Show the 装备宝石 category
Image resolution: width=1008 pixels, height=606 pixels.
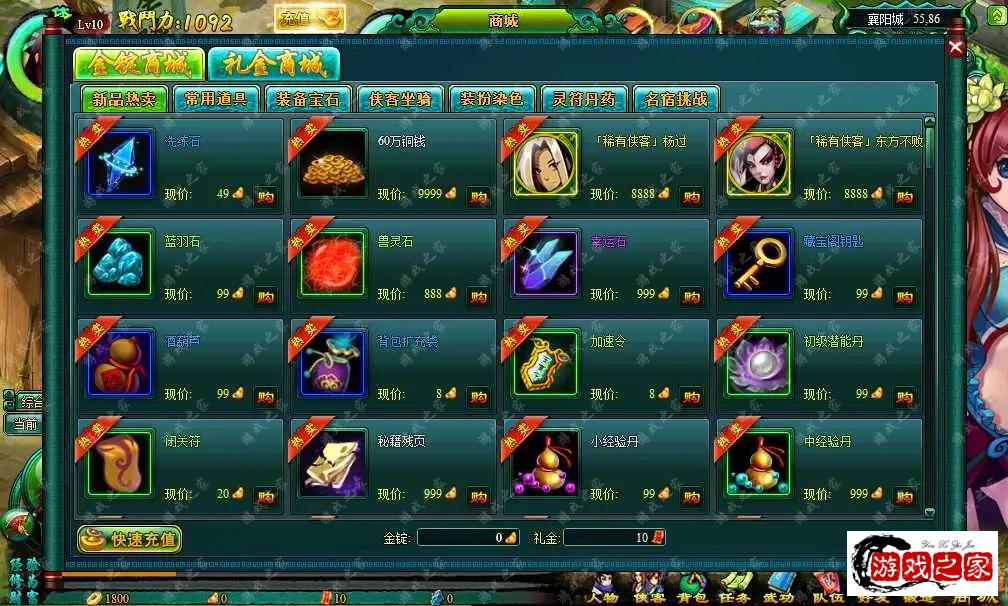click(x=308, y=99)
